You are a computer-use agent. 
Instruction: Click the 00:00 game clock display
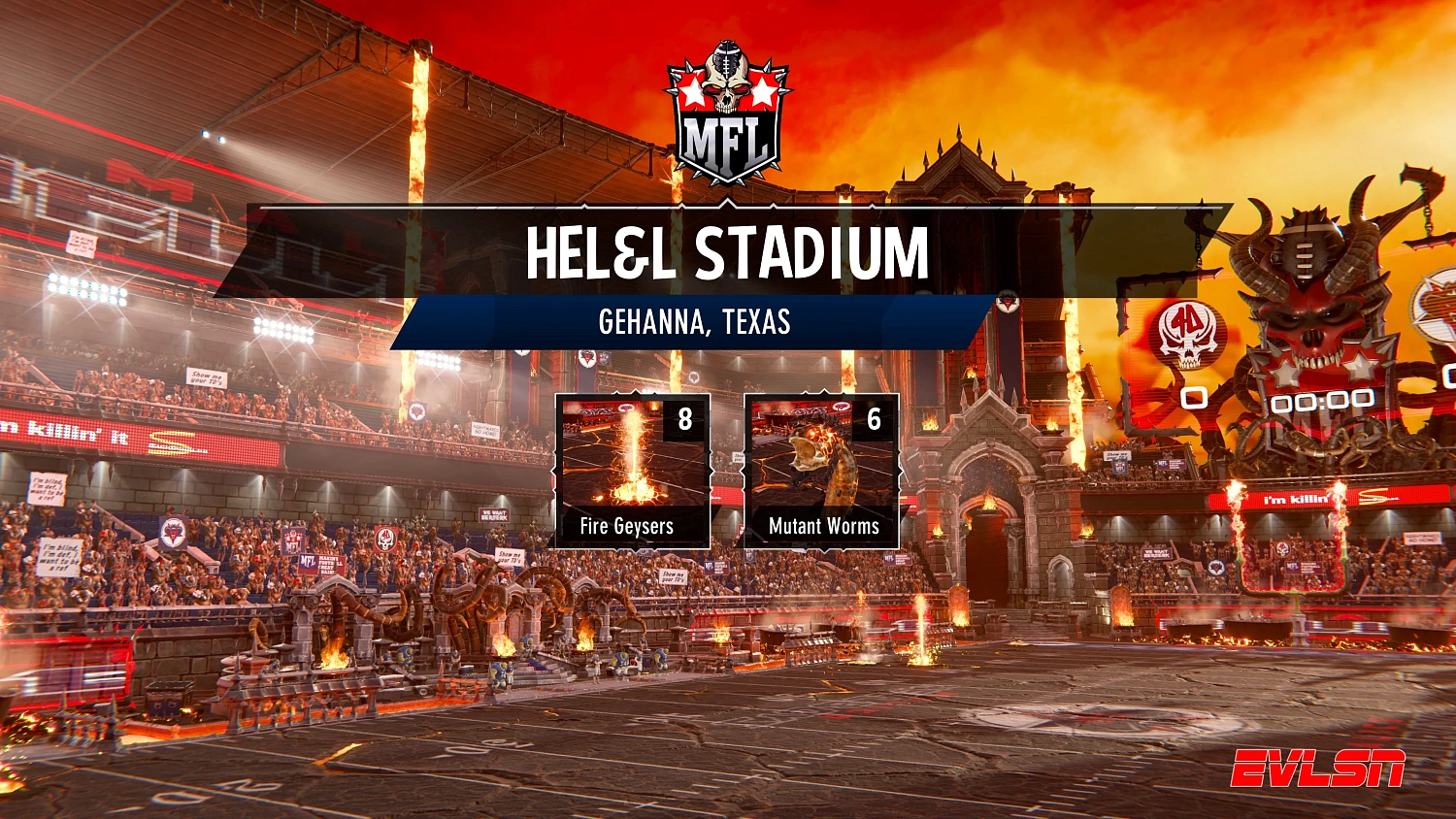point(1326,399)
